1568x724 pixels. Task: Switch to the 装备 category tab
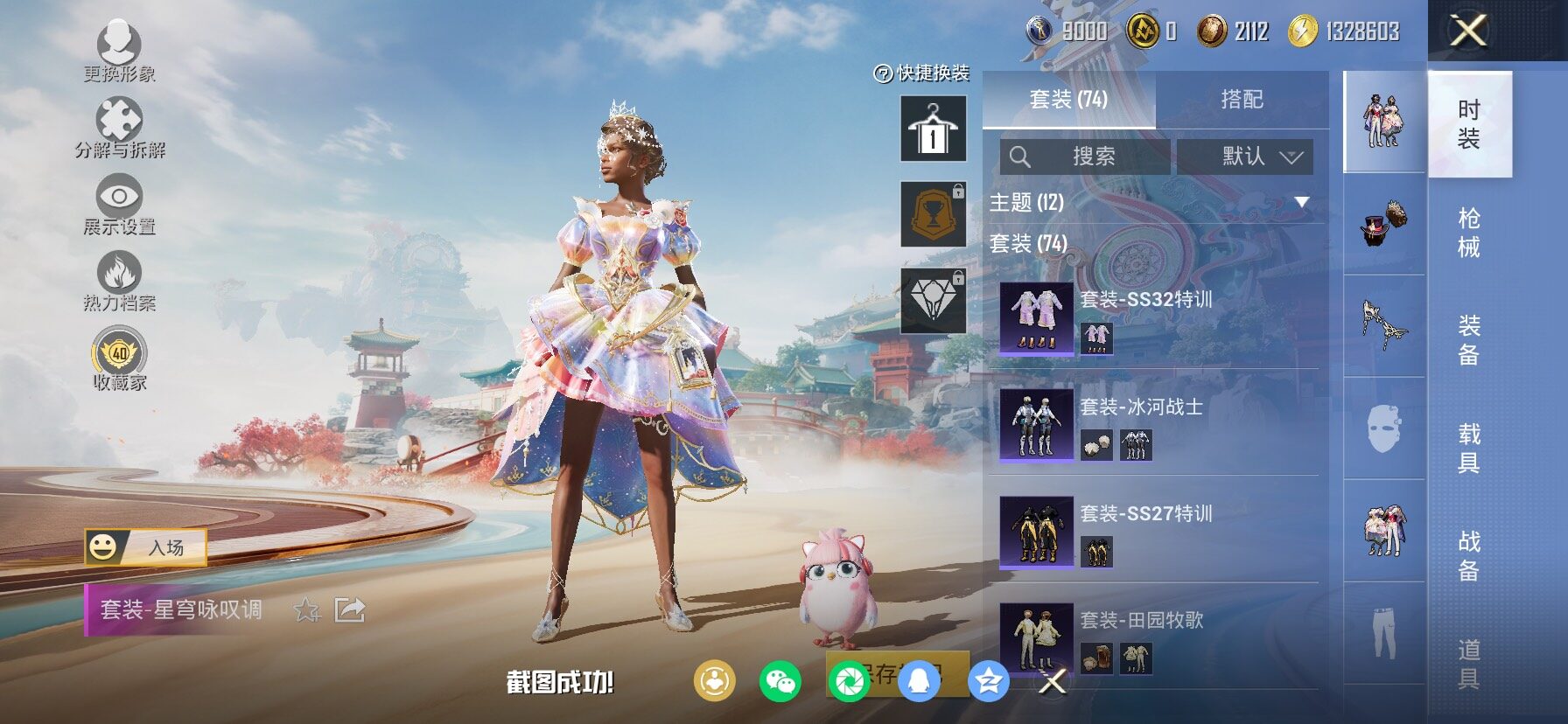coord(1469,340)
